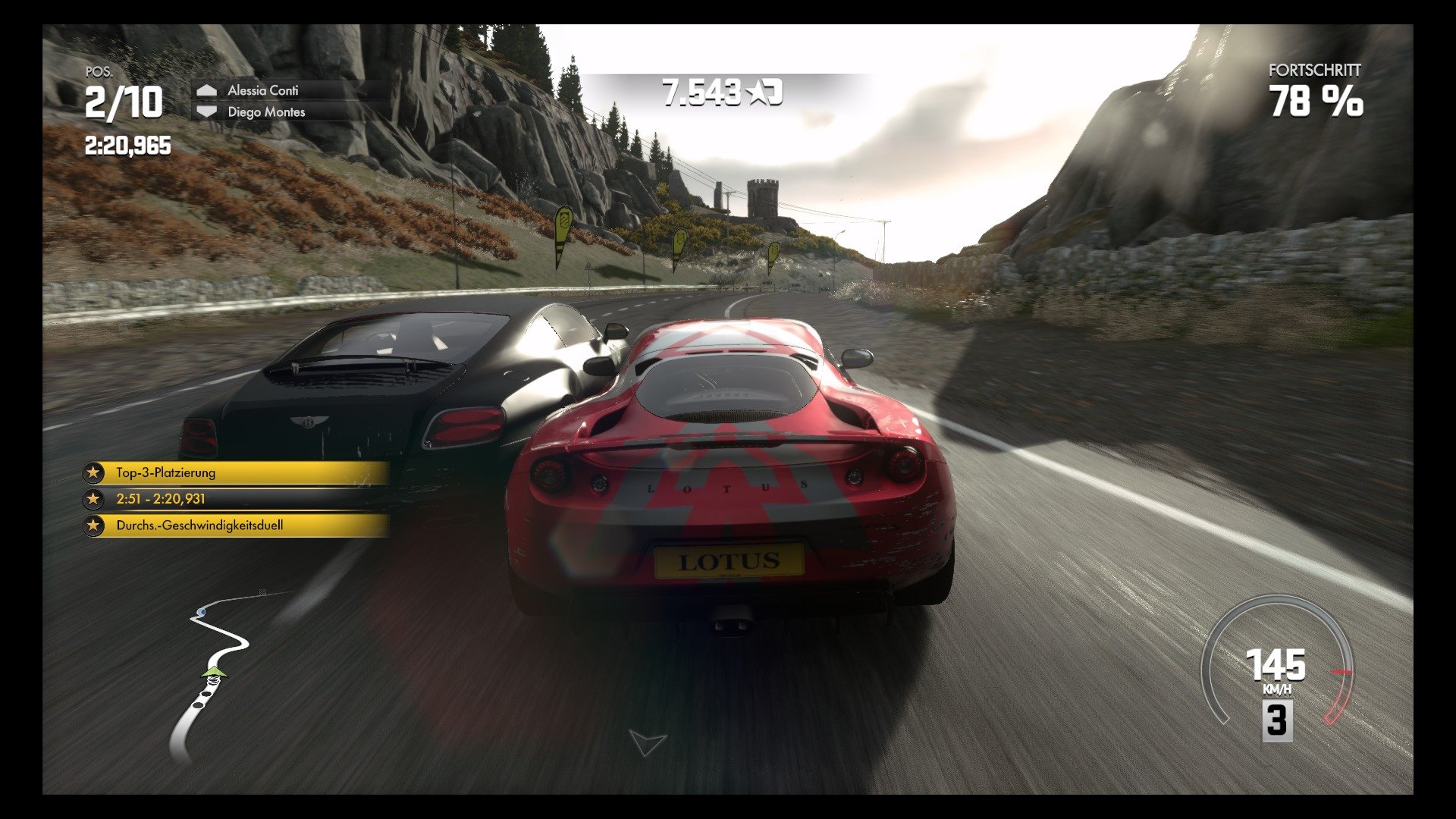Select the star beside Durchs.-Geschwindigkeitsduell
1456x819 pixels.
point(93,525)
